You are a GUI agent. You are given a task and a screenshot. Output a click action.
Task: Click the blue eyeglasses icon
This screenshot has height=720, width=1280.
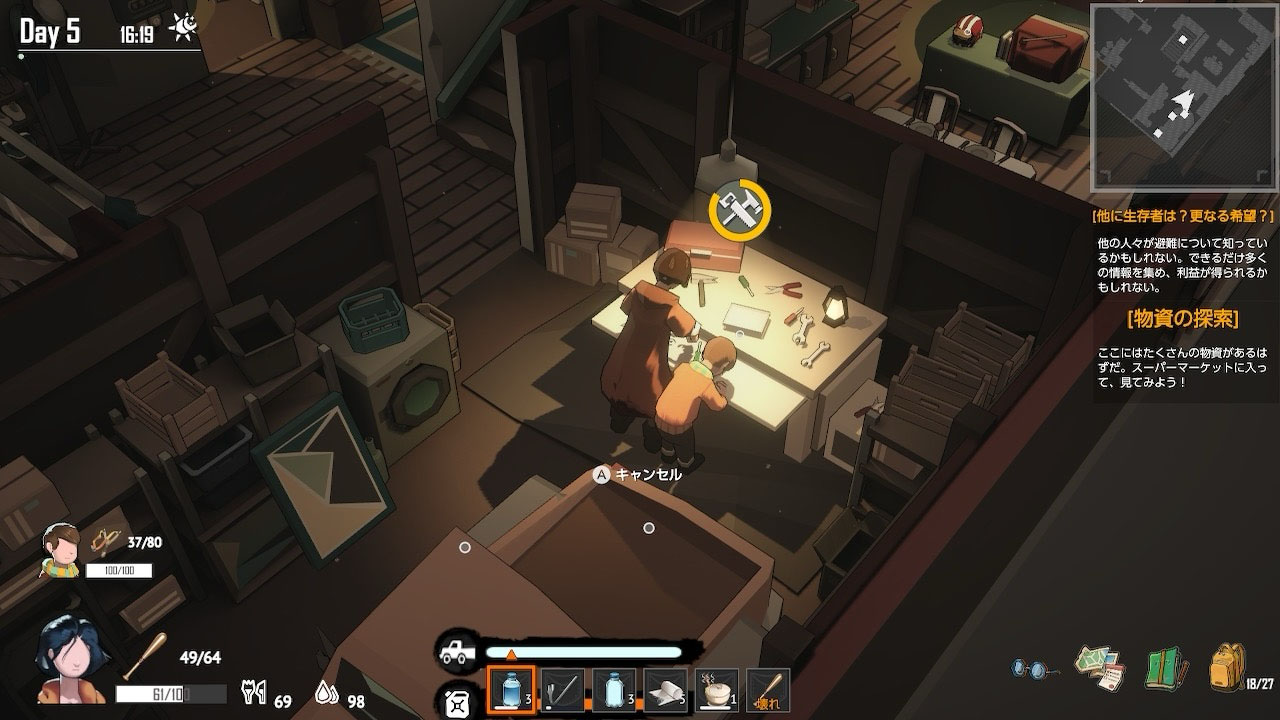[1032, 668]
